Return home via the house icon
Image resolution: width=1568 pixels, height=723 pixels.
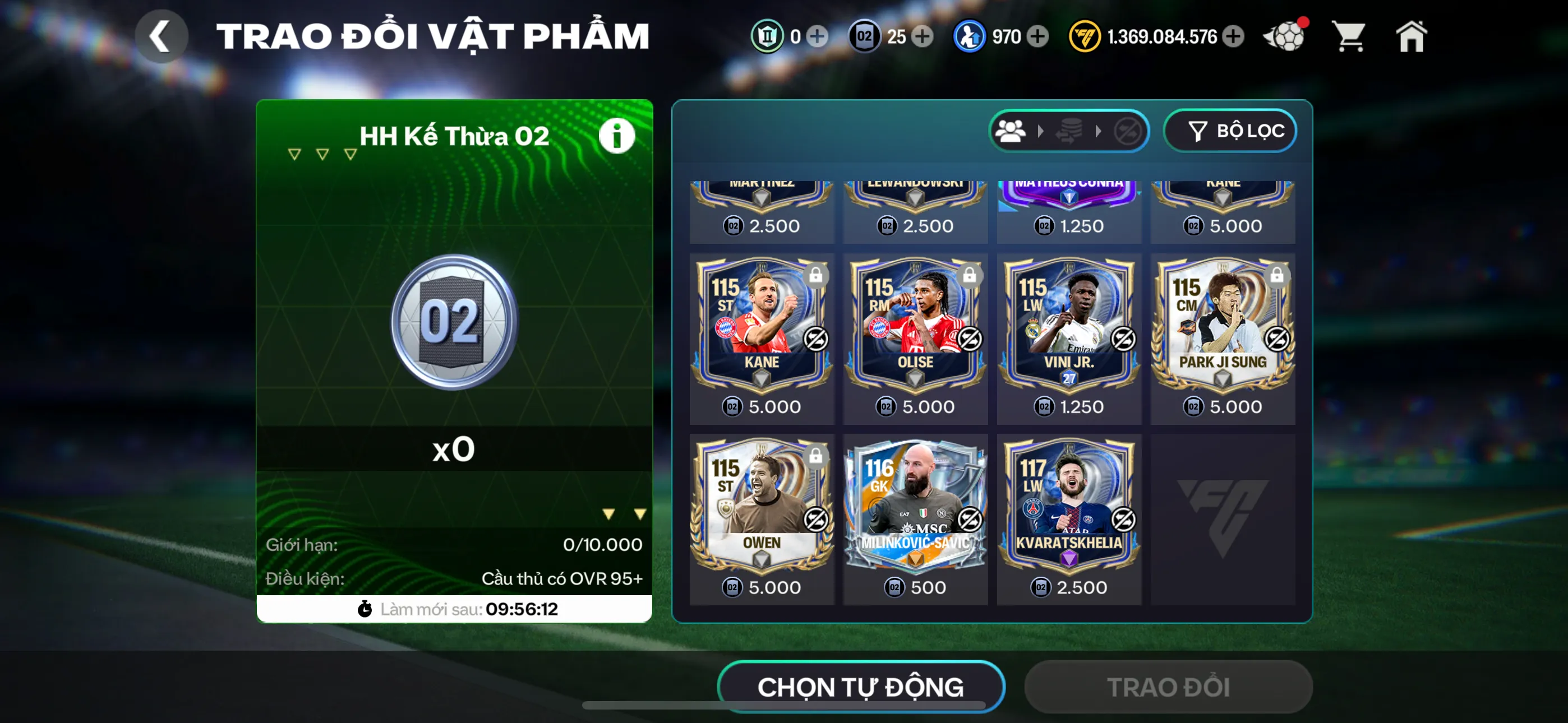coord(1412,36)
